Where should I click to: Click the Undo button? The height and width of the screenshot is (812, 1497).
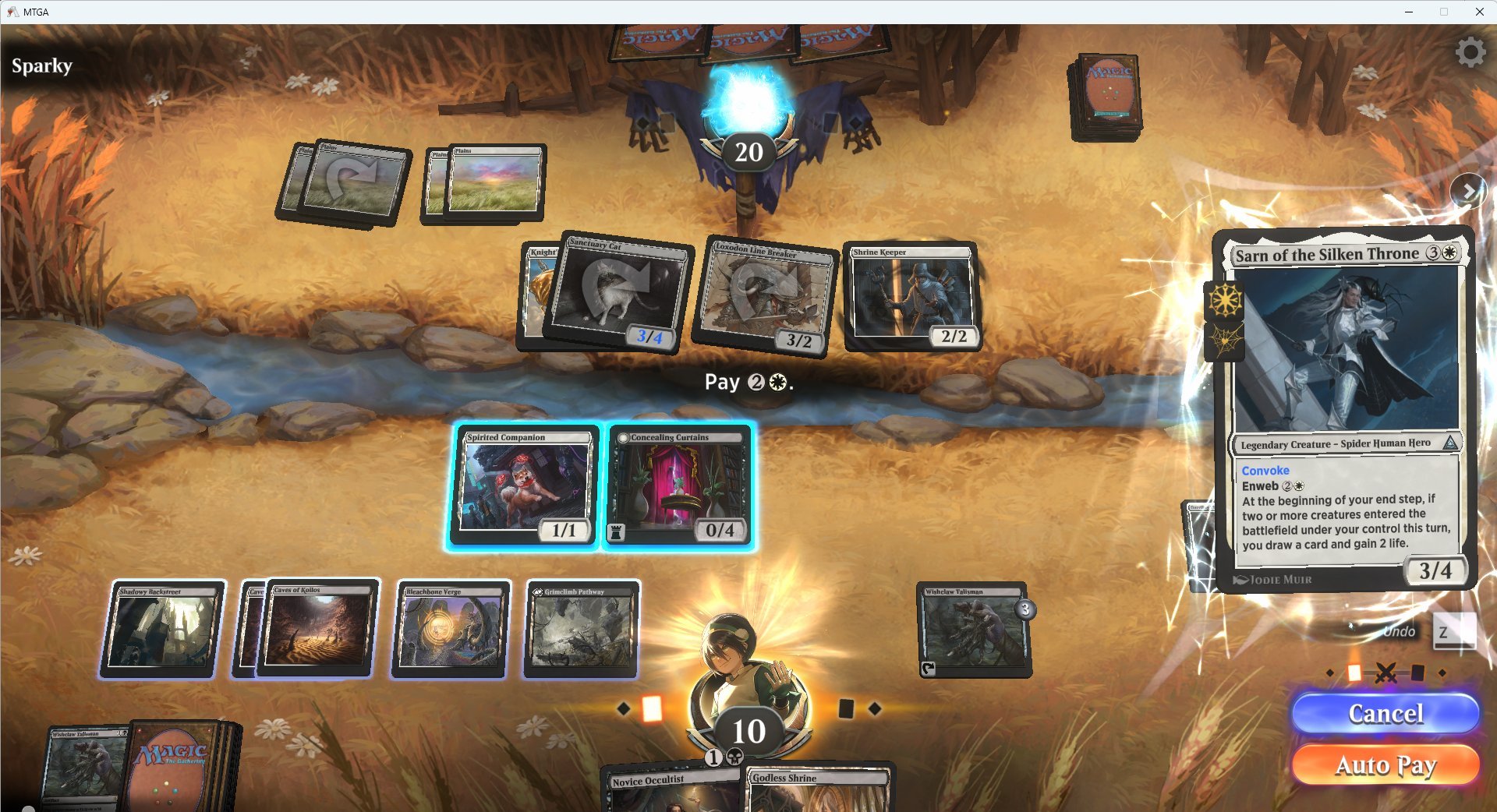(x=1399, y=631)
